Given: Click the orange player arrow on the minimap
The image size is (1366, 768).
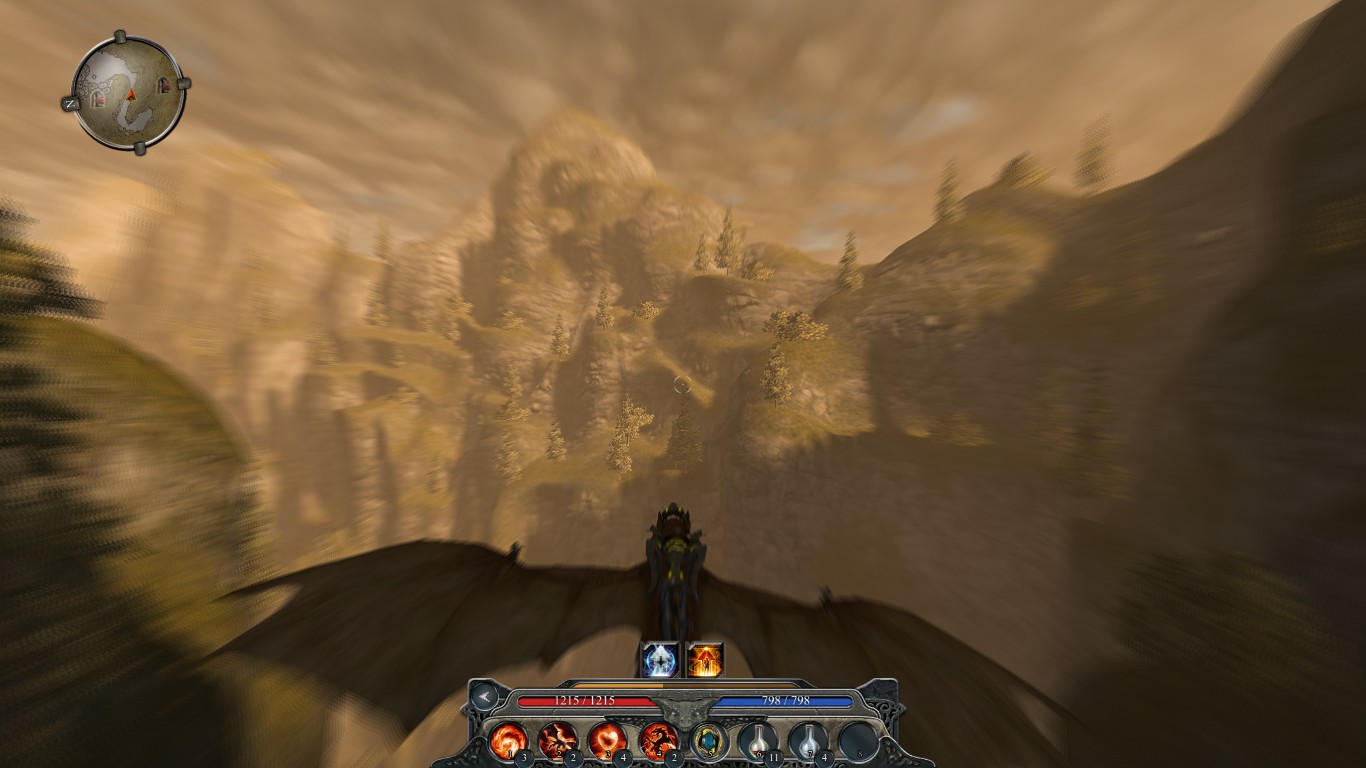Looking at the screenshot, I should coord(131,95).
